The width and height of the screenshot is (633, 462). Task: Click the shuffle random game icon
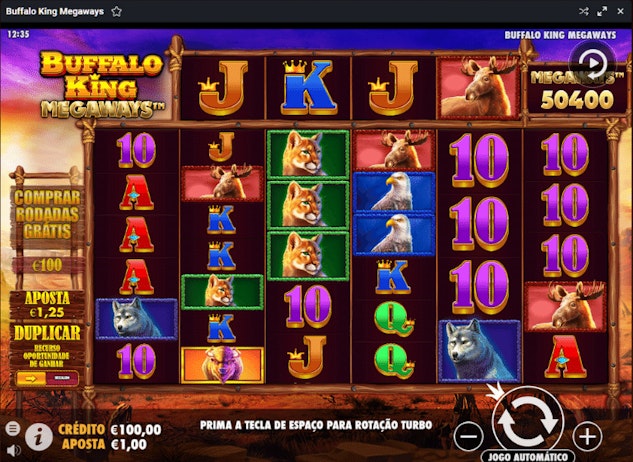(x=584, y=11)
